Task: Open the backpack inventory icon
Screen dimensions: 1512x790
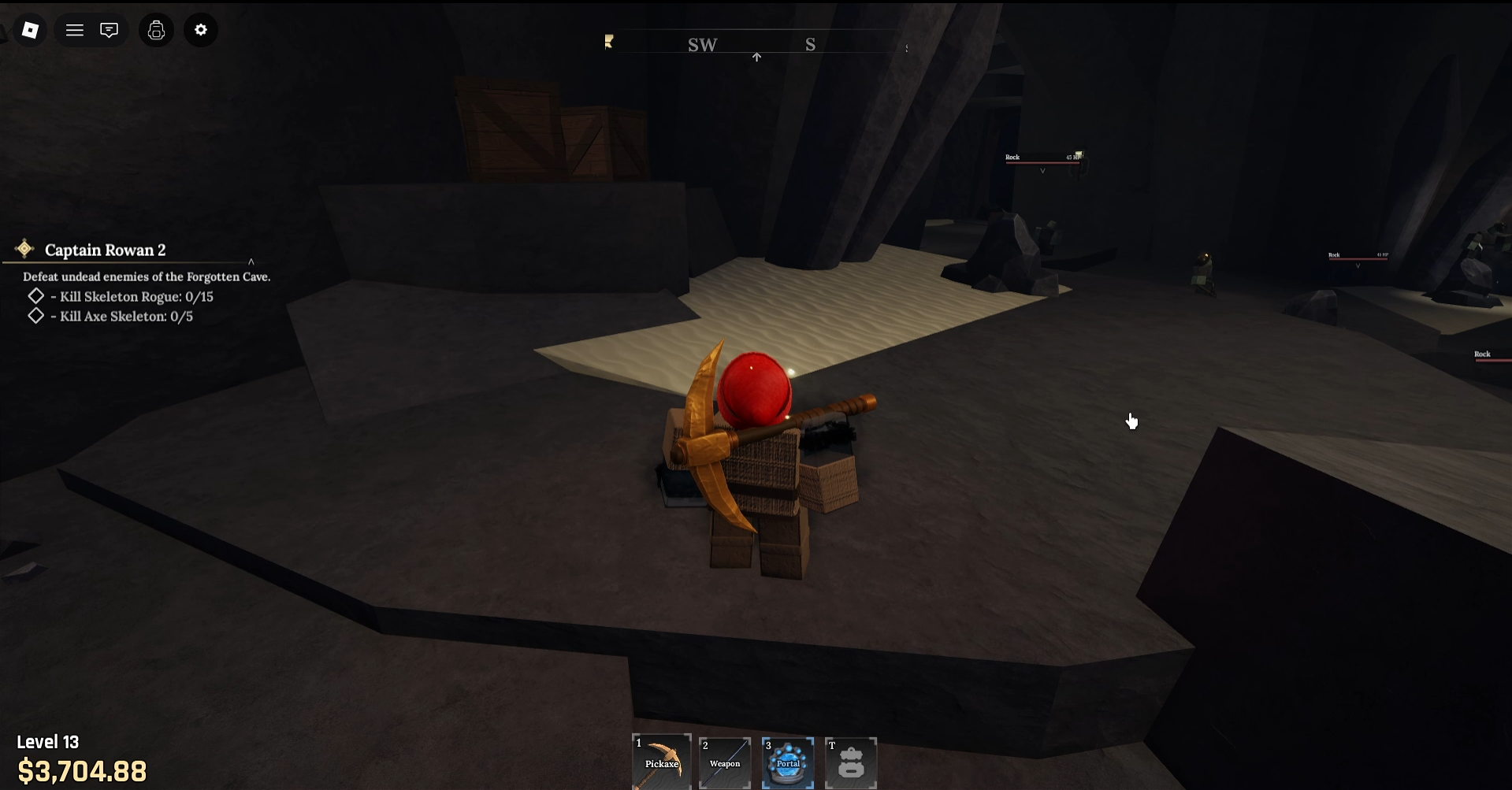Action: pos(156,30)
